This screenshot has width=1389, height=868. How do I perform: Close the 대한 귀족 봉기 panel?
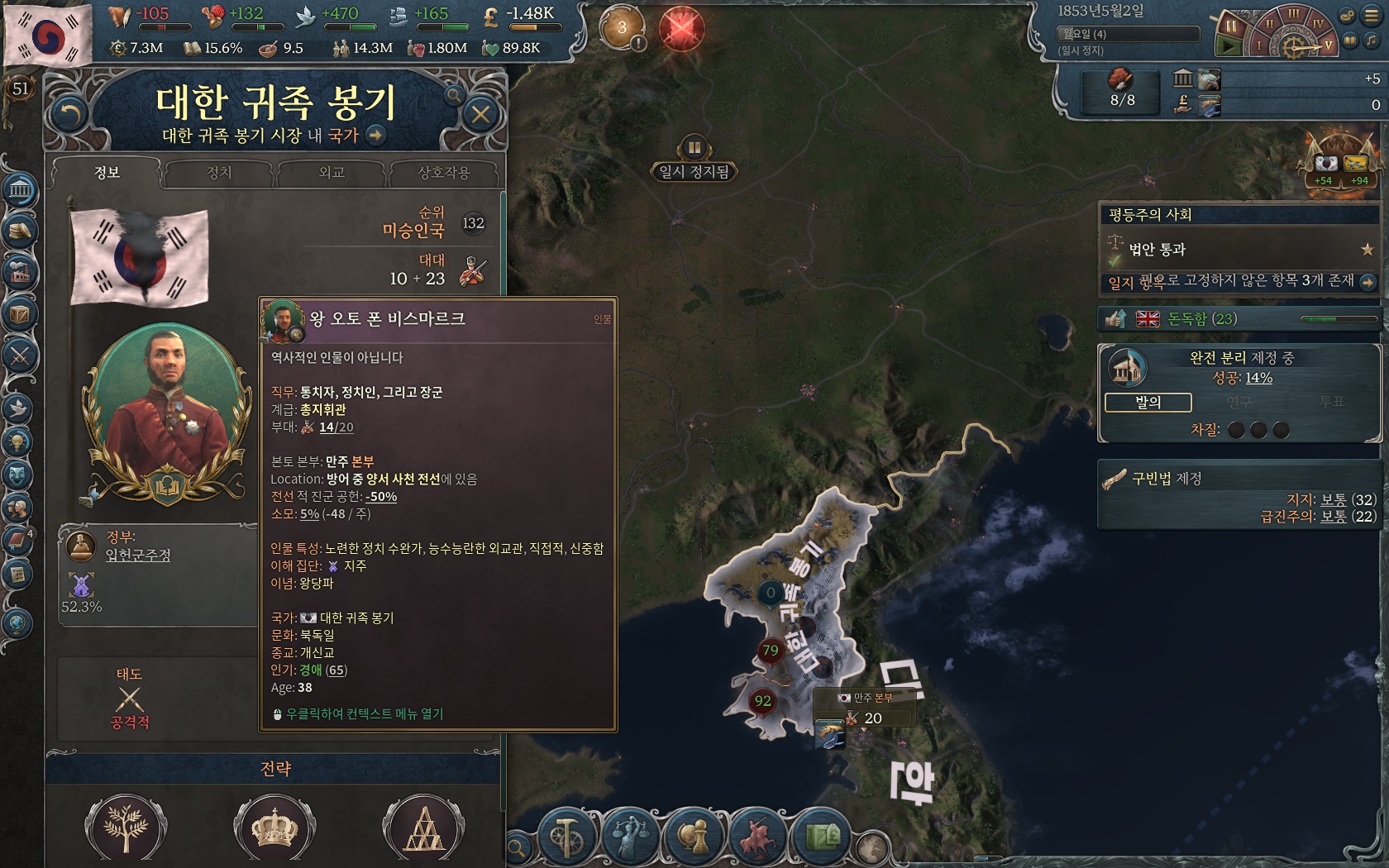[x=481, y=114]
